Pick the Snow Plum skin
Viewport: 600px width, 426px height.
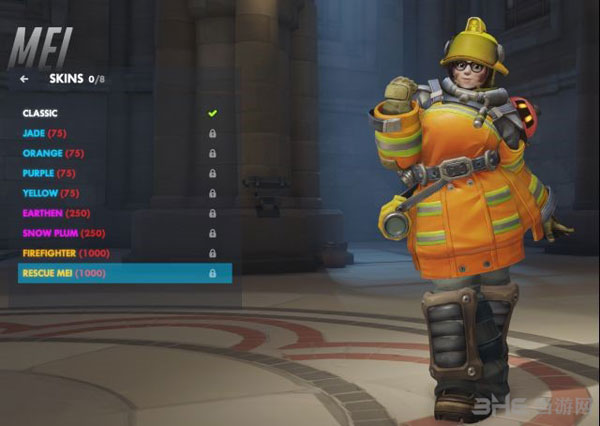64,233
